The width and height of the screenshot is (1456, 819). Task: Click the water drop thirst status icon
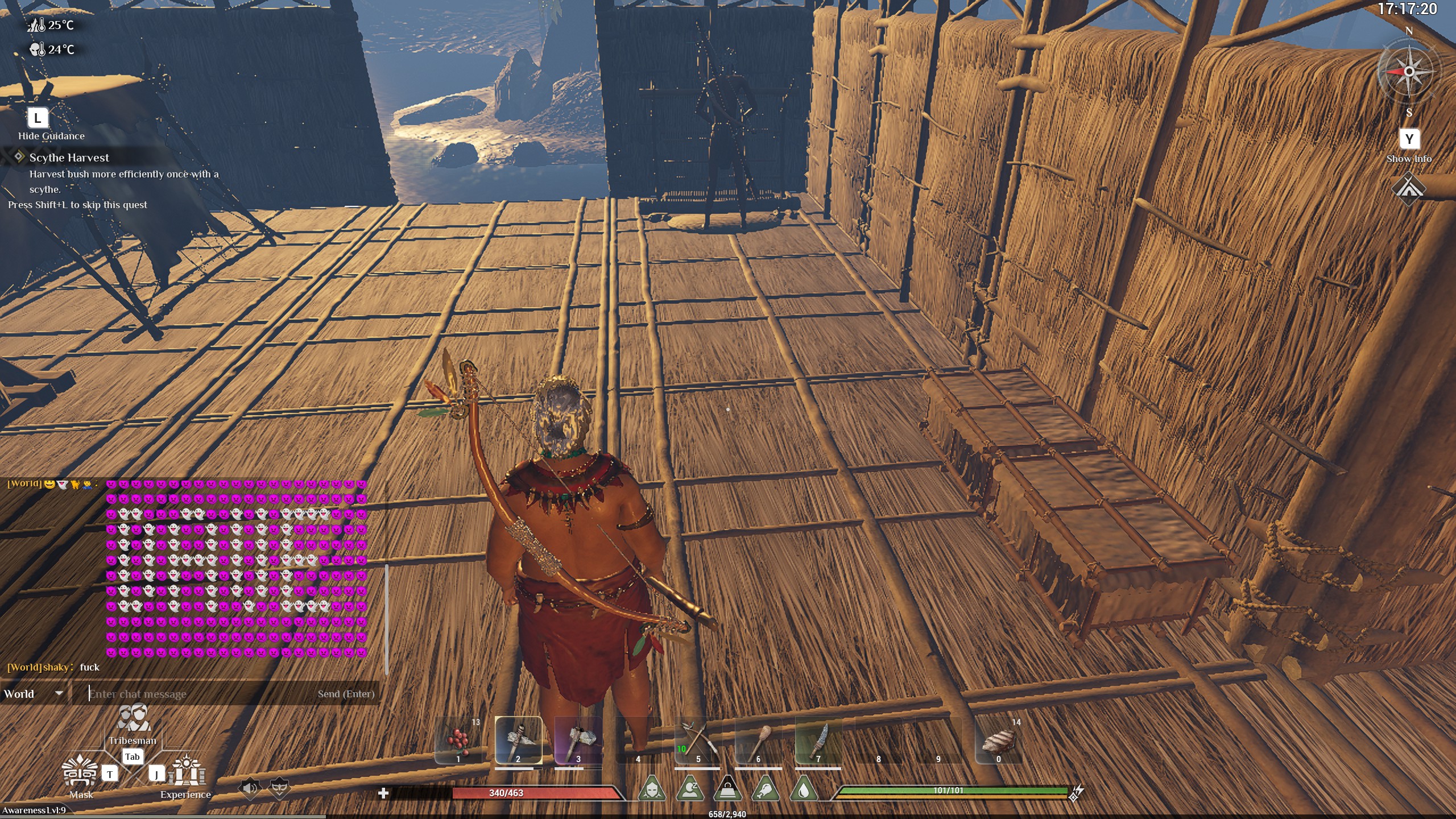tap(804, 789)
